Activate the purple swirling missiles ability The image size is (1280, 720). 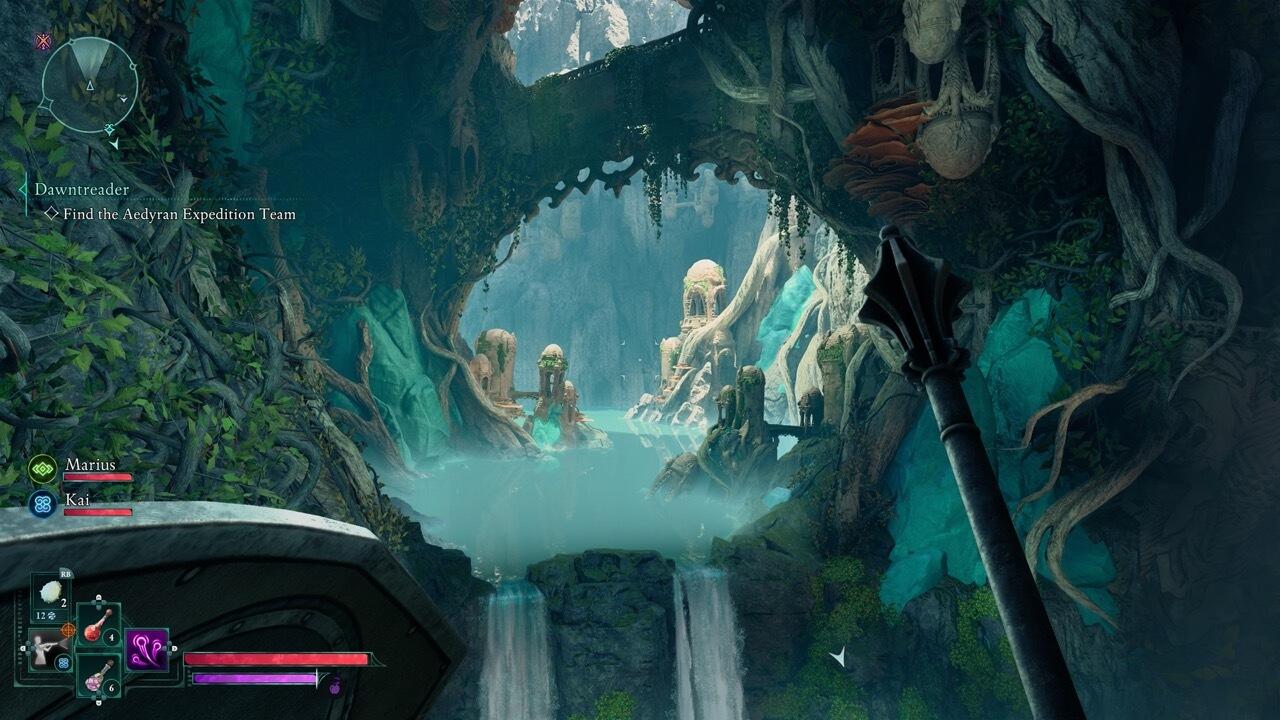(146, 649)
